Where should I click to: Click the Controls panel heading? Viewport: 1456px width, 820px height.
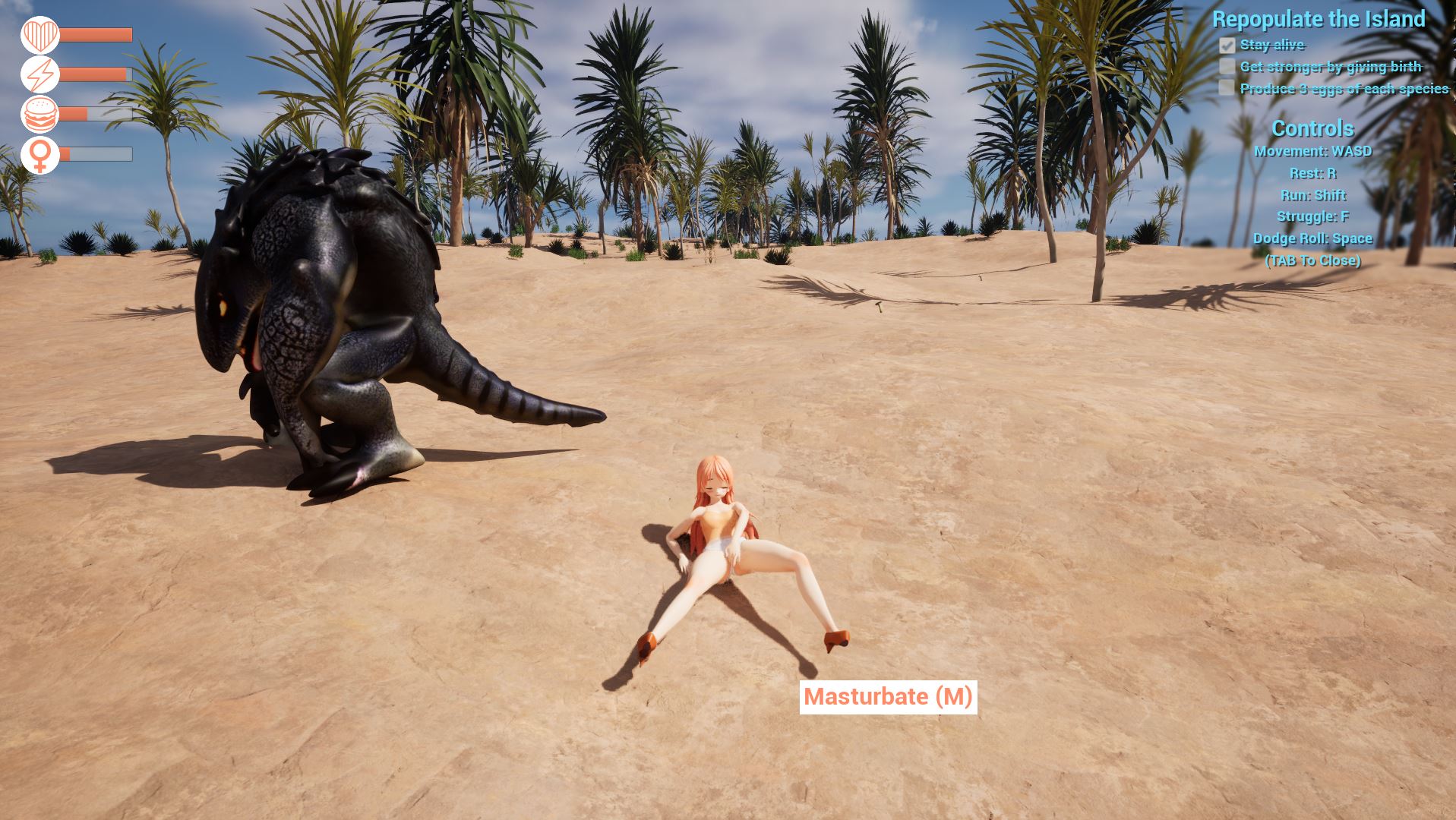pyautogui.click(x=1312, y=128)
